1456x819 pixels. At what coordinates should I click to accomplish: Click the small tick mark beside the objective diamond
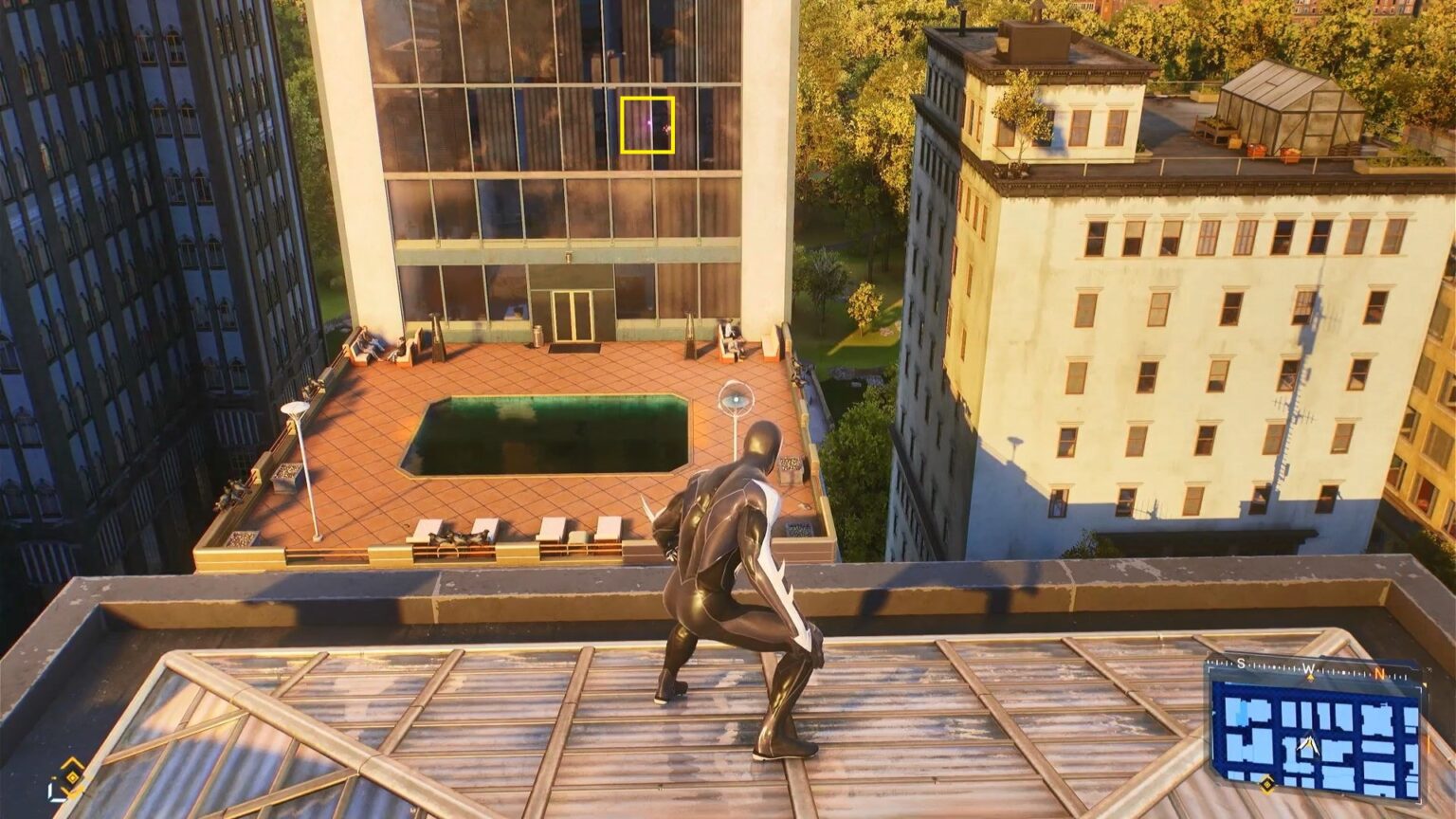point(54,777)
